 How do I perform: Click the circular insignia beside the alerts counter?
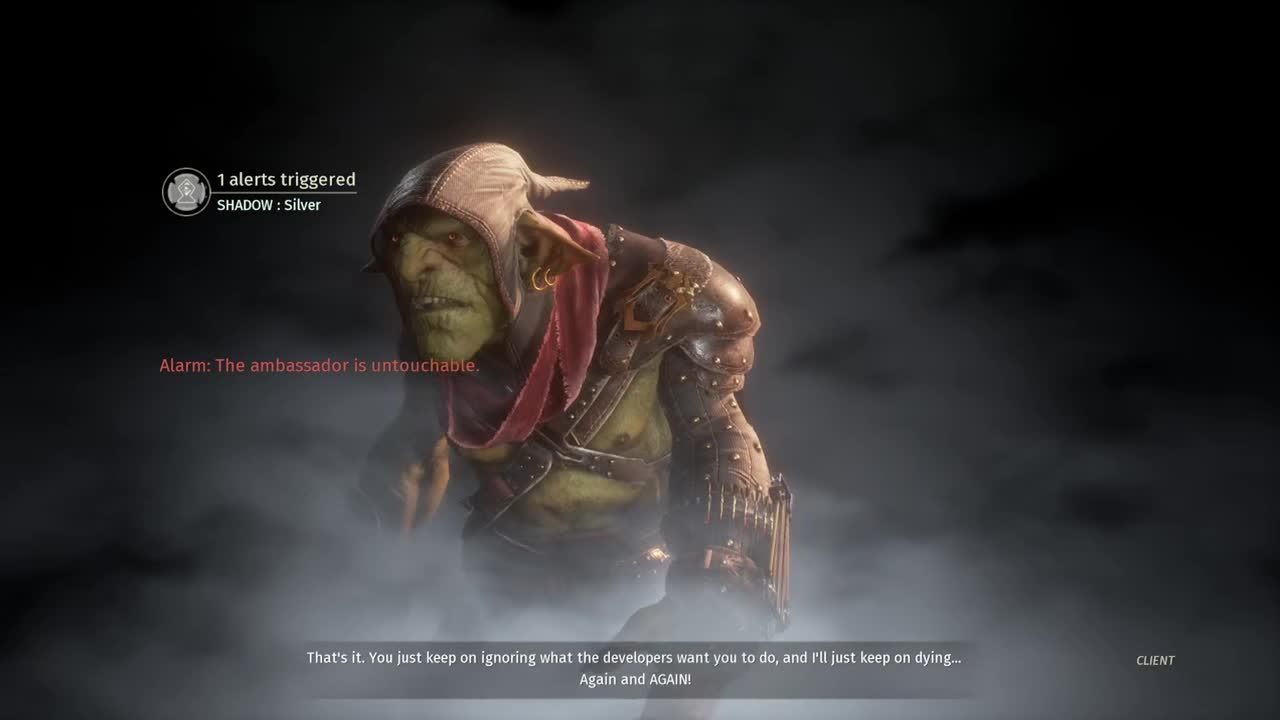pos(184,191)
